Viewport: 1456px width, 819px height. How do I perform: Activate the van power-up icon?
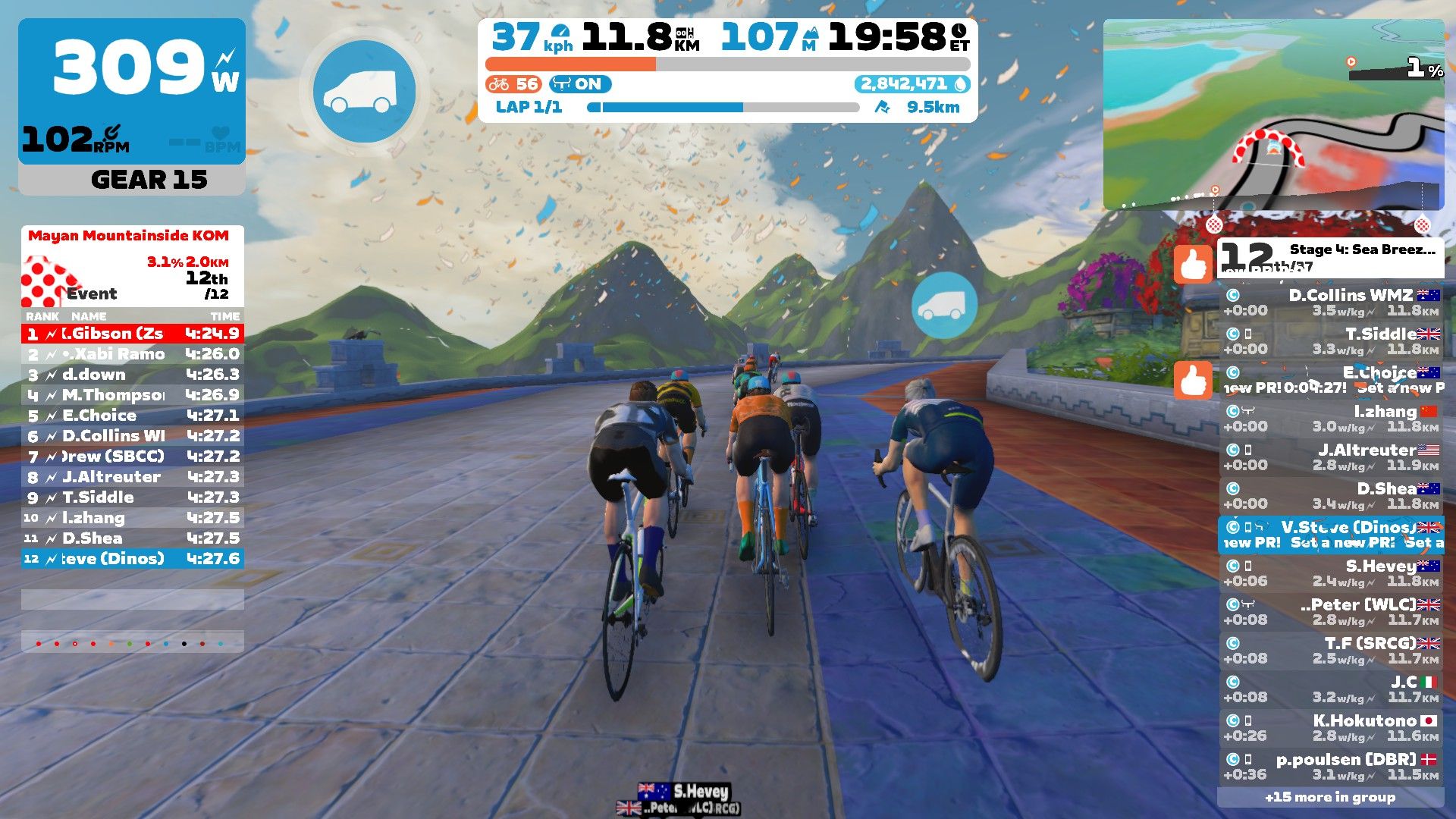pos(364,92)
